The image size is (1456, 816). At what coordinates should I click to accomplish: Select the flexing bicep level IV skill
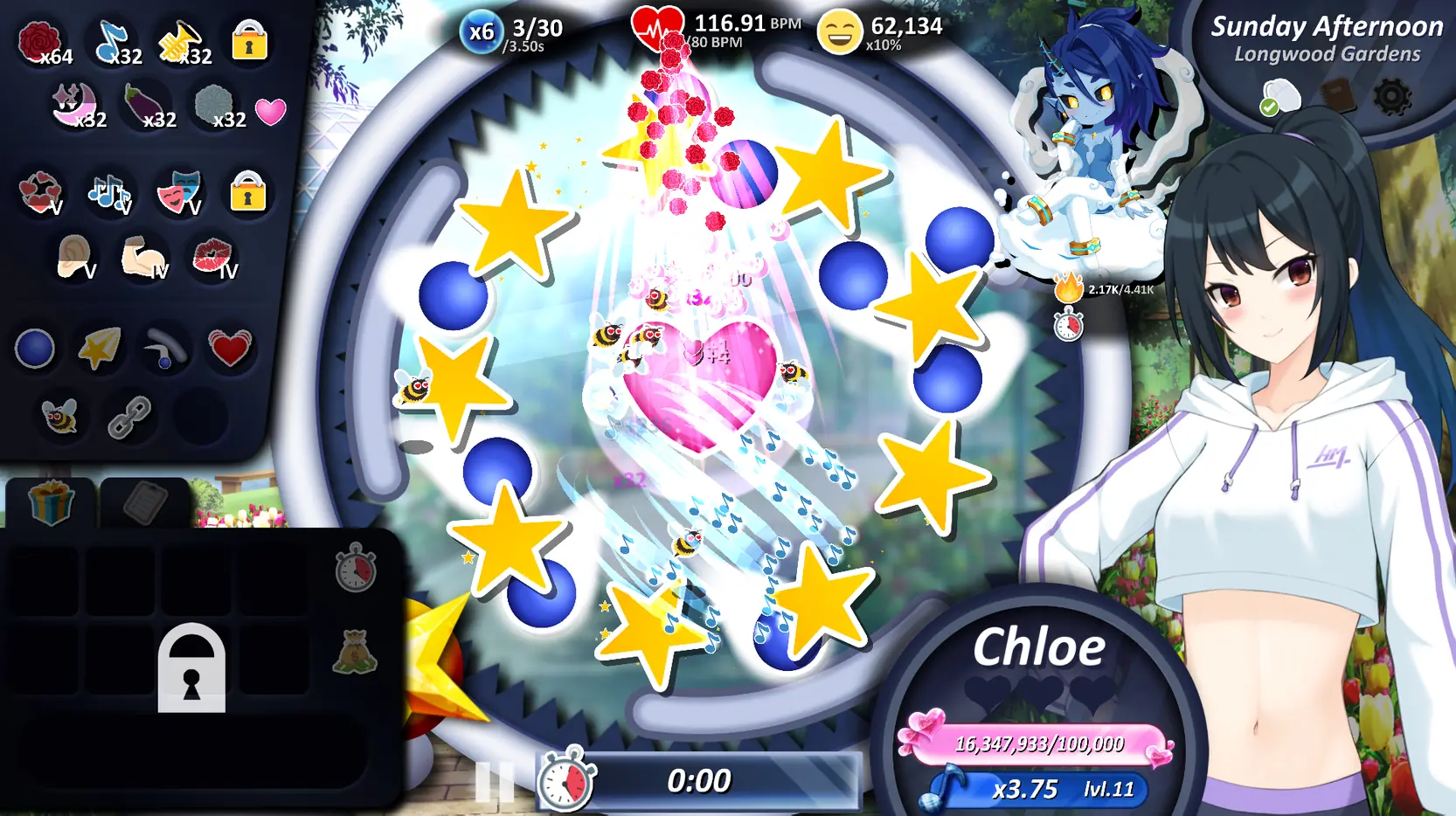pos(143,257)
